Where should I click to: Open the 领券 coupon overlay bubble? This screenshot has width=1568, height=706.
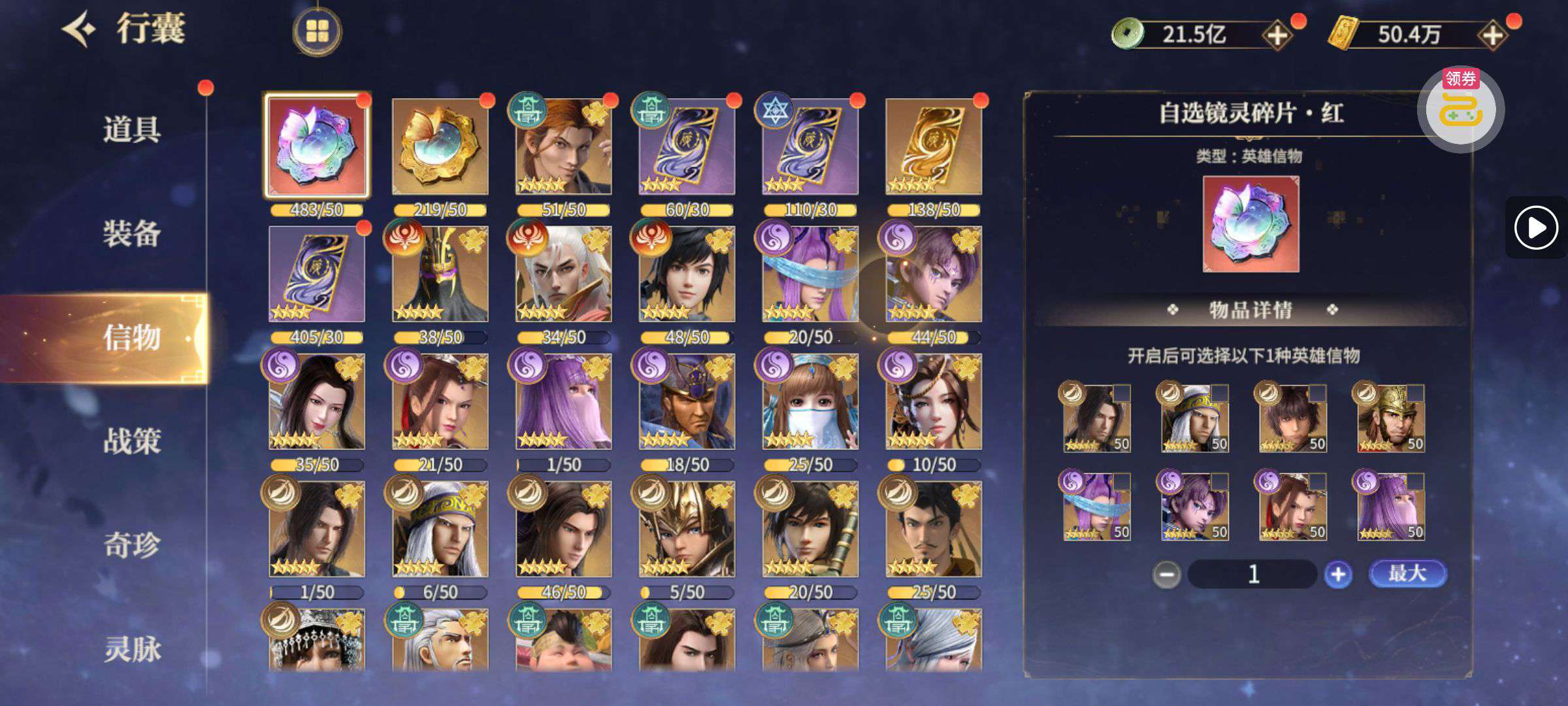pyautogui.click(x=1461, y=109)
